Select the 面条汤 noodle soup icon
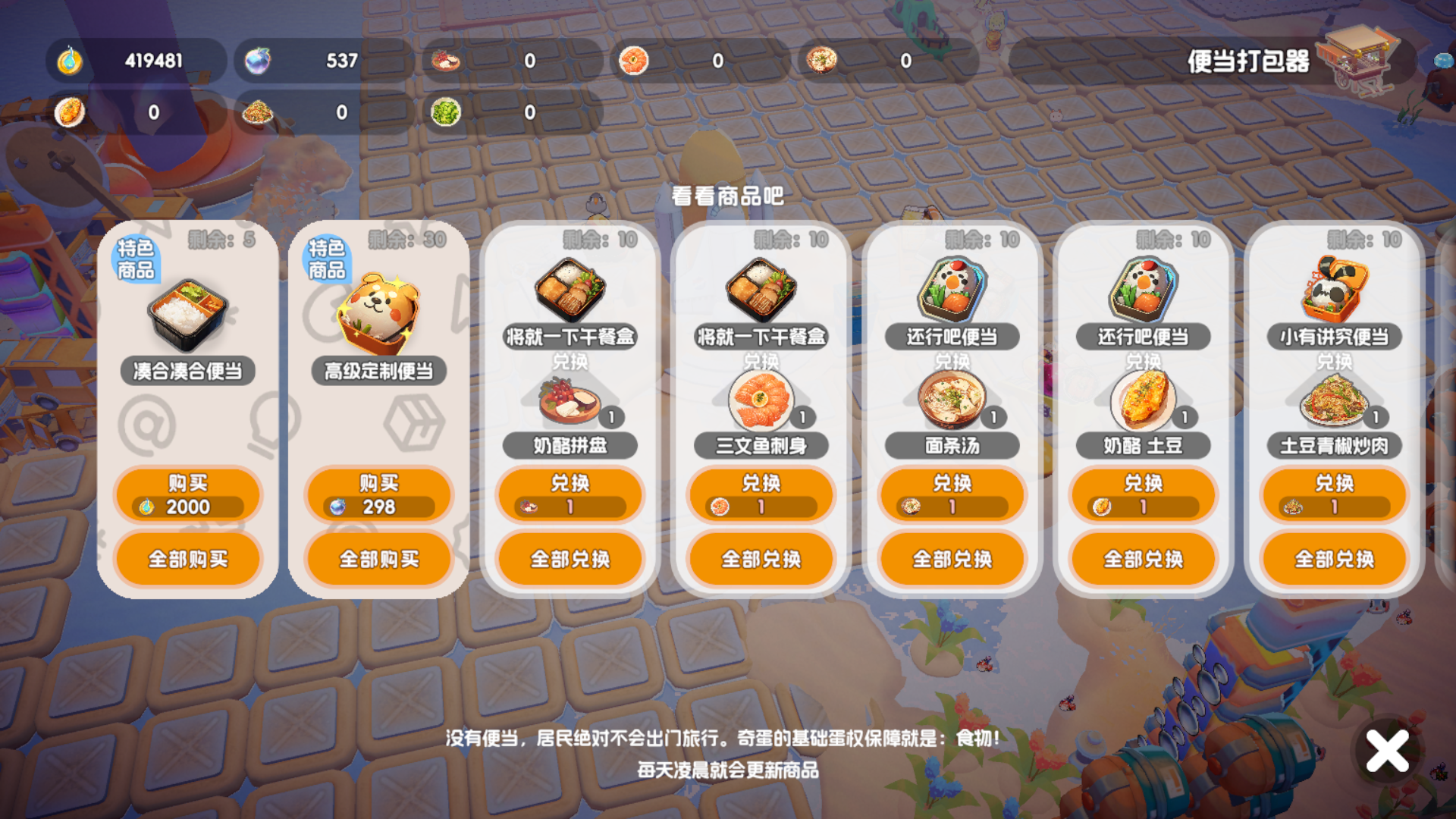This screenshot has height=819, width=1456. [x=950, y=402]
